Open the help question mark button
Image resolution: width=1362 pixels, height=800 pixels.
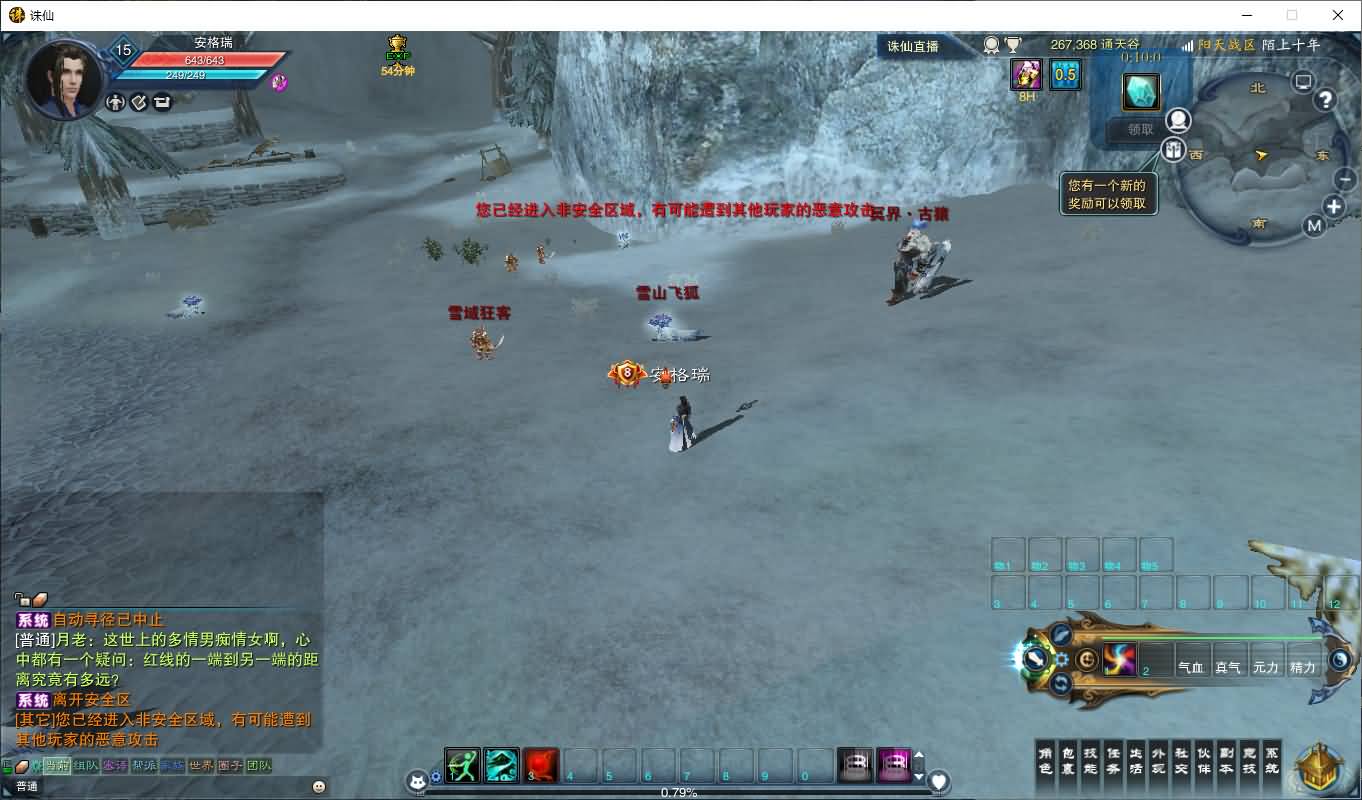pos(1326,100)
